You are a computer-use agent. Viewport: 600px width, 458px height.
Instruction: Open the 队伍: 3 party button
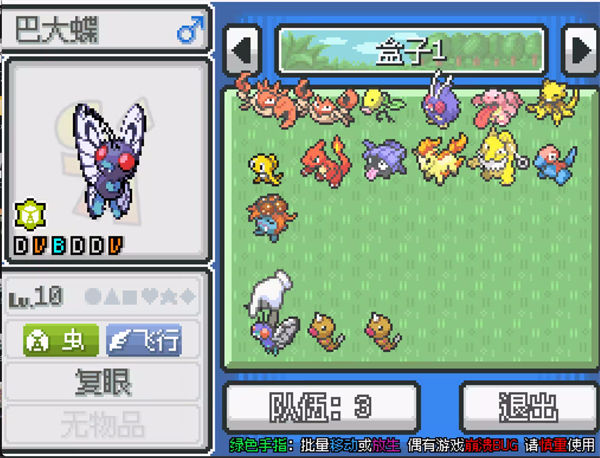(322, 405)
